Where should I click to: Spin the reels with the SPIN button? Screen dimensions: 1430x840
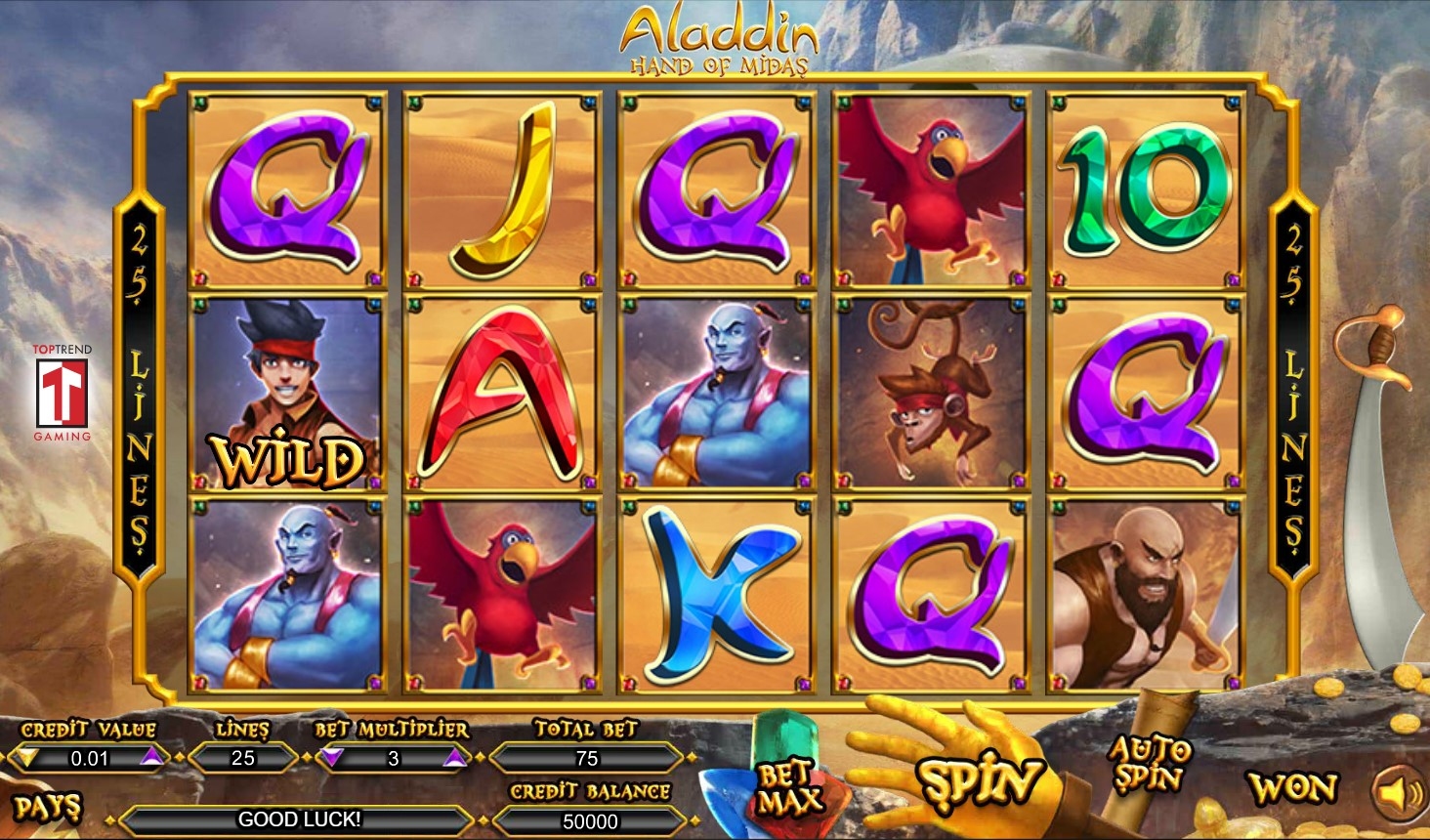(979, 780)
